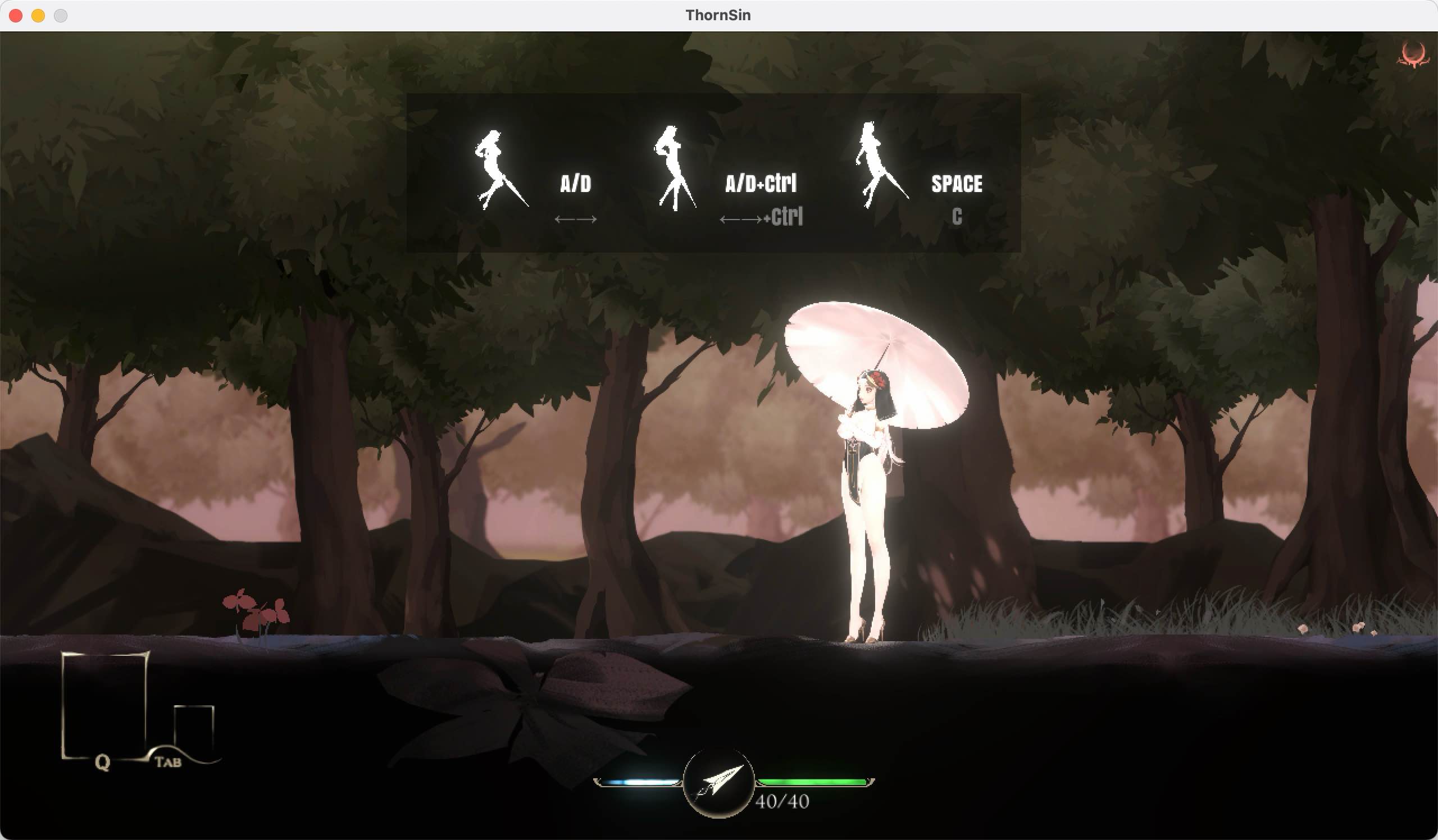1438x840 pixels.
Task: Close the ThornSin window
Action: 16,15
